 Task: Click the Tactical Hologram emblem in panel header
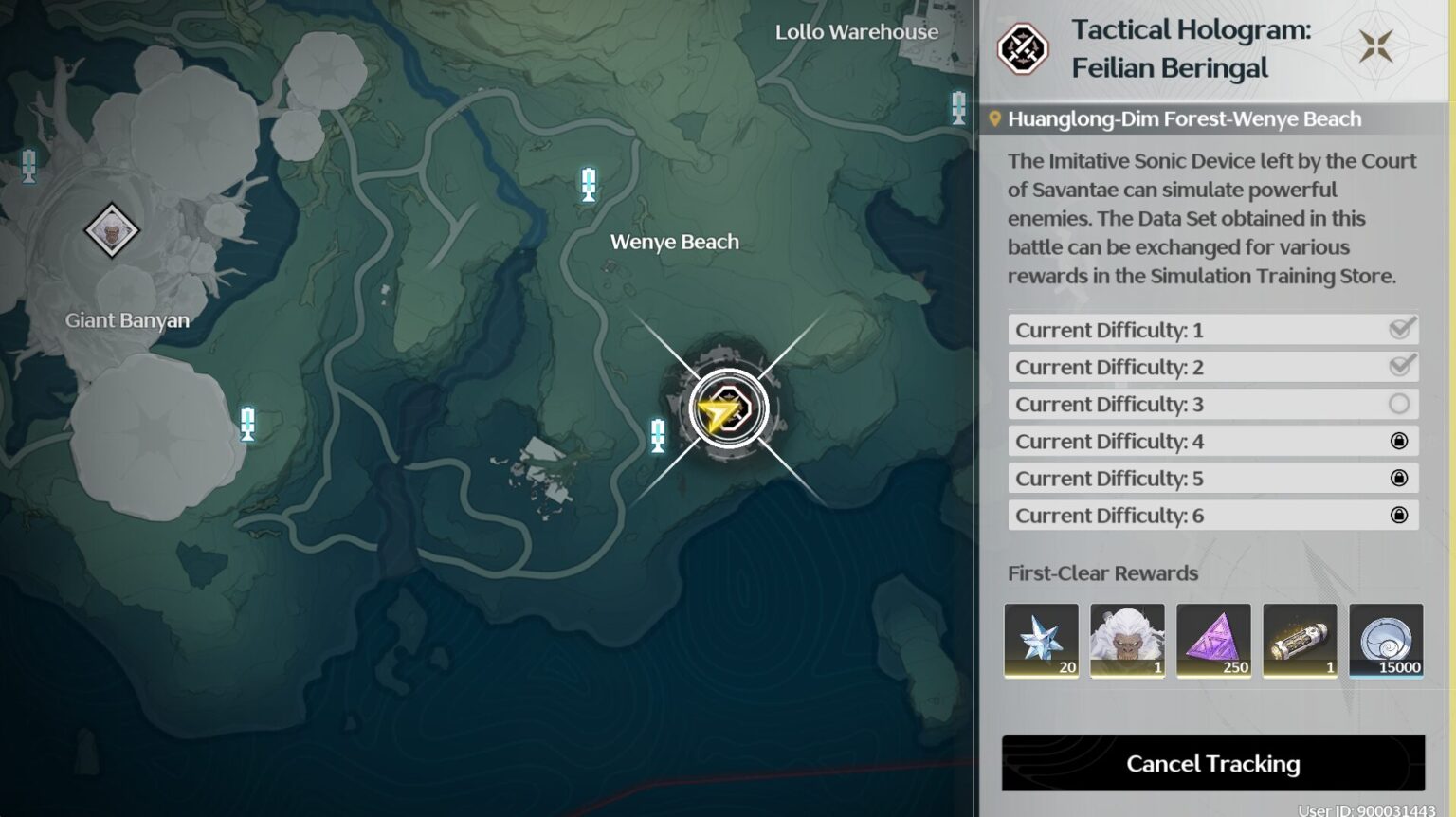[1022, 48]
